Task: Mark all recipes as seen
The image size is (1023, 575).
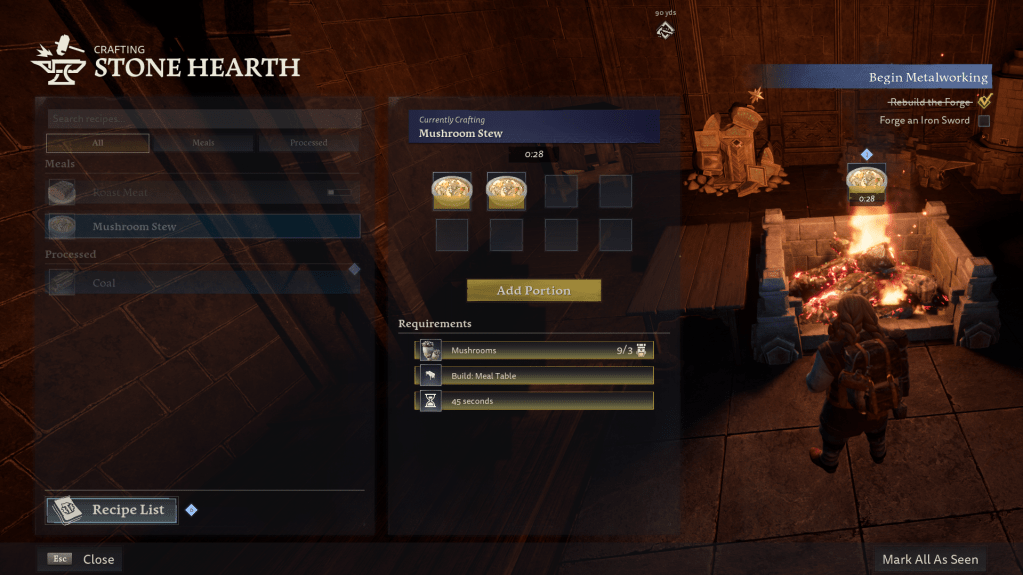Action: [930, 559]
